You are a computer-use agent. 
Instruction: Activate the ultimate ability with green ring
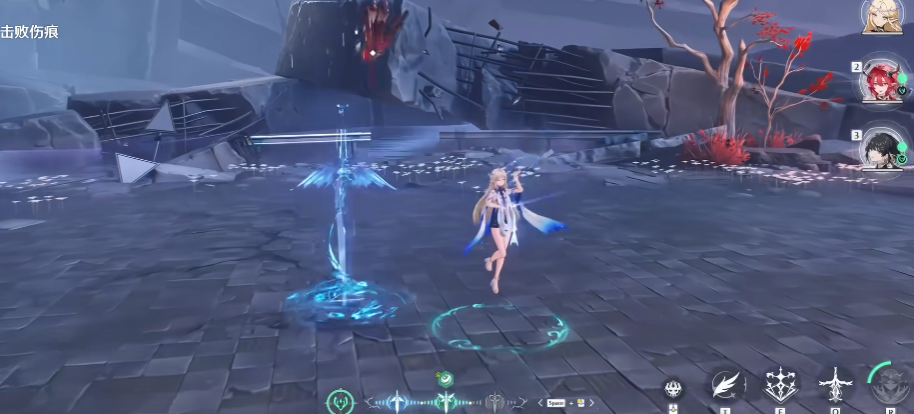pyautogui.click(x=889, y=385)
